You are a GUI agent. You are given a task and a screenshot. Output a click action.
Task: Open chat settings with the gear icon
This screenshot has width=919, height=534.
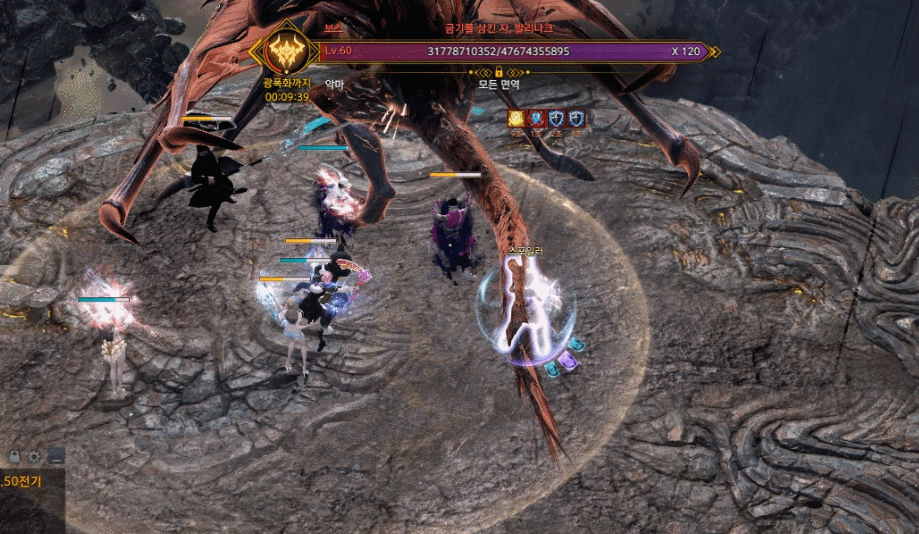(35, 456)
